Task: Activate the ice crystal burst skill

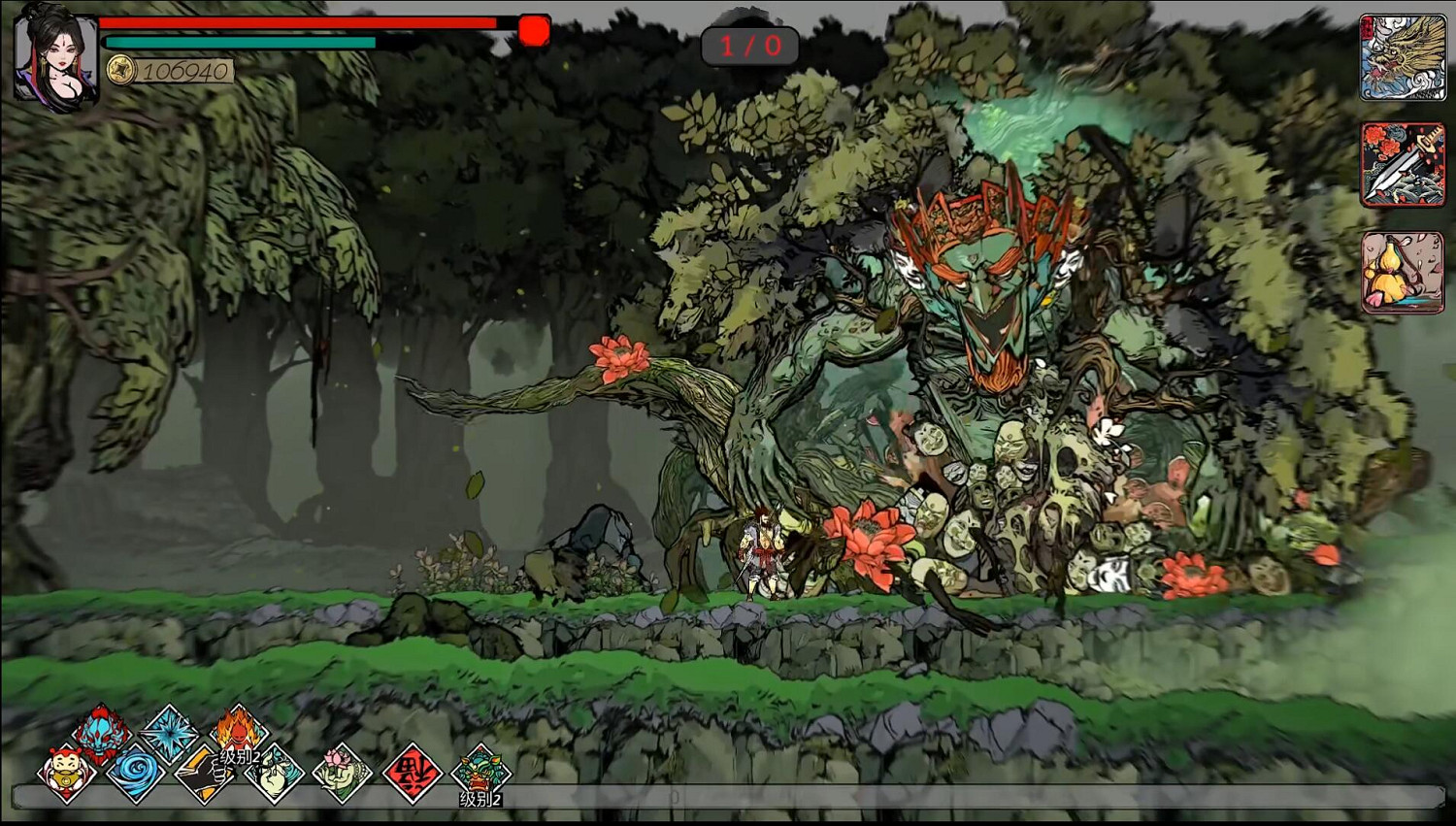Action: (x=170, y=733)
